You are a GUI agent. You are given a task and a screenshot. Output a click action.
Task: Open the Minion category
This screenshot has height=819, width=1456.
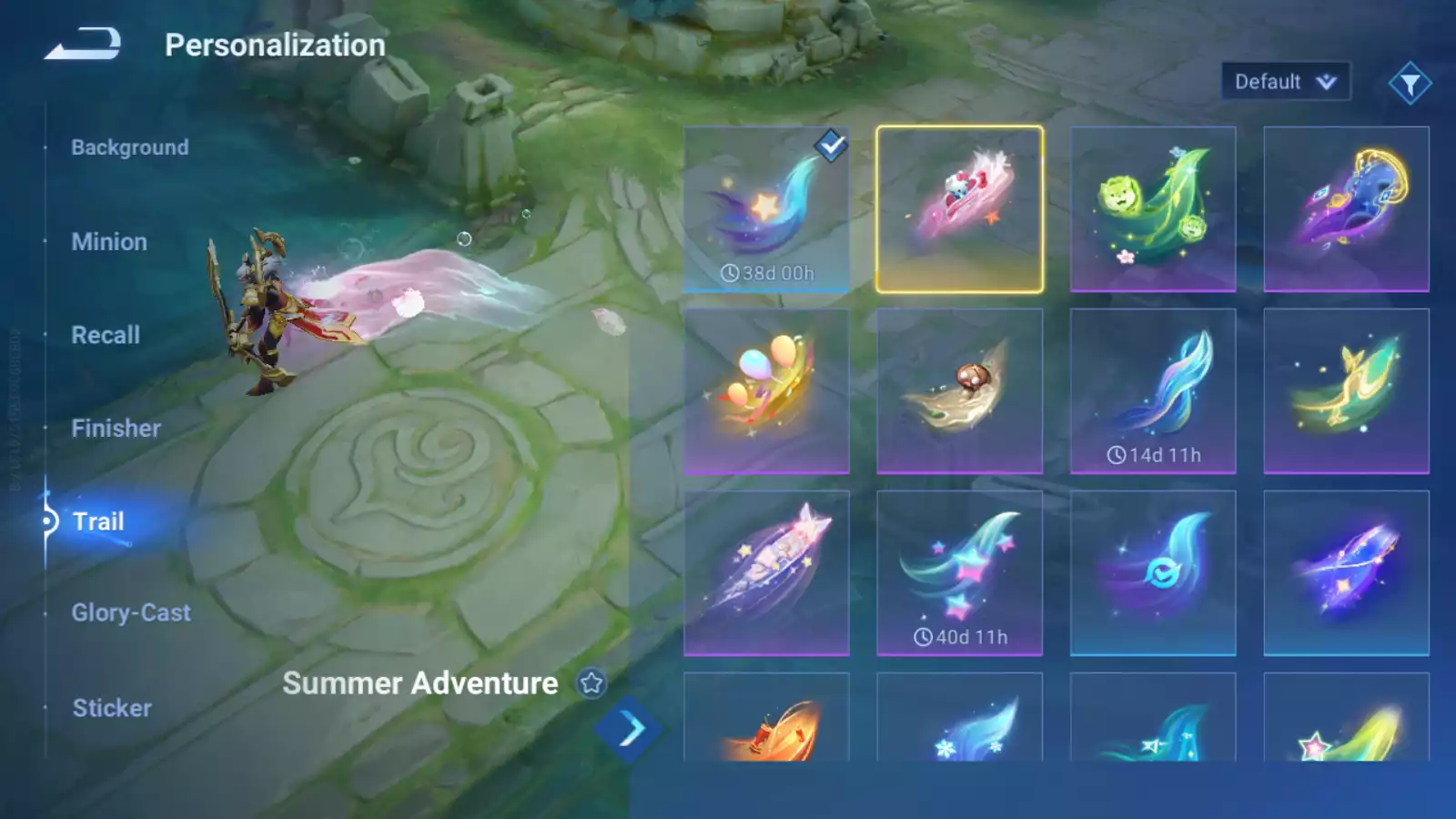tap(109, 242)
